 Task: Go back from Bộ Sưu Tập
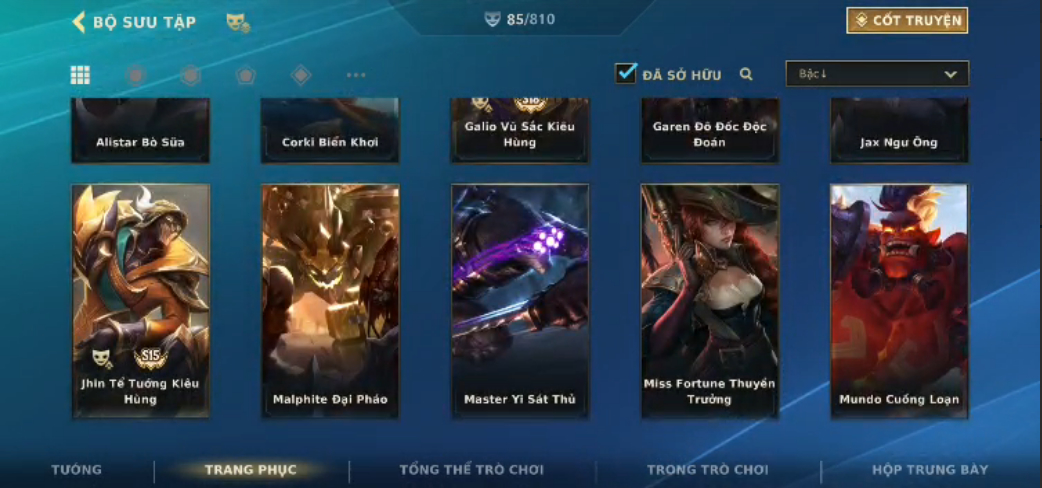pos(79,21)
